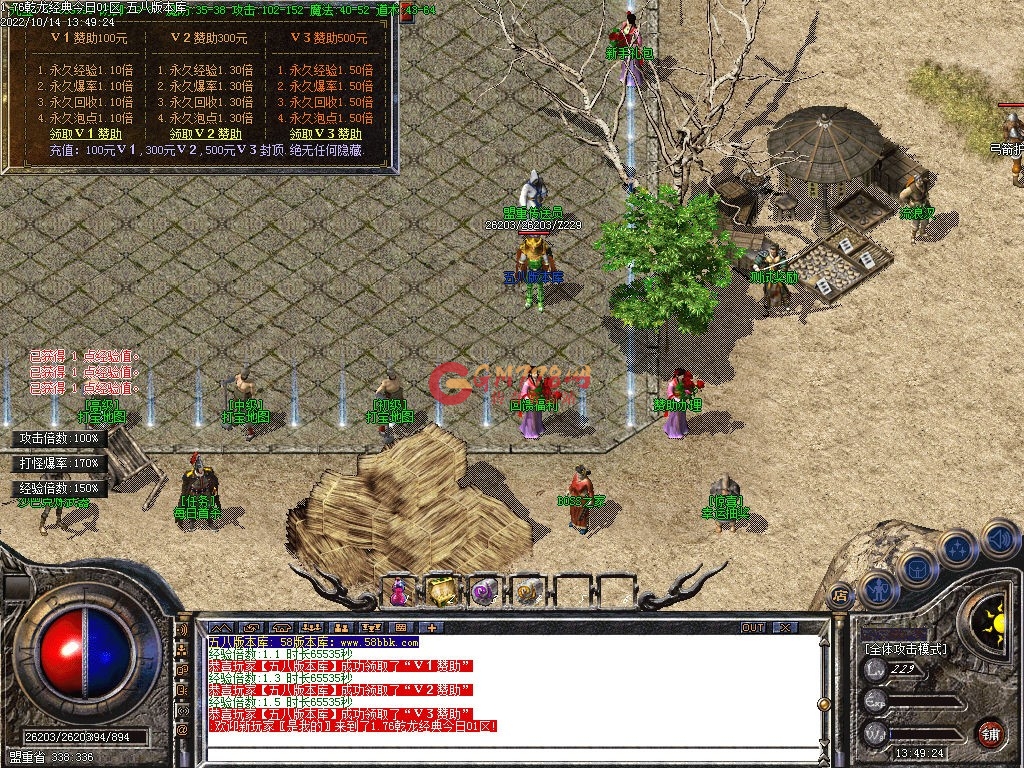Claim the V2 sponsorship link (领取V2赞助)

[205, 134]
